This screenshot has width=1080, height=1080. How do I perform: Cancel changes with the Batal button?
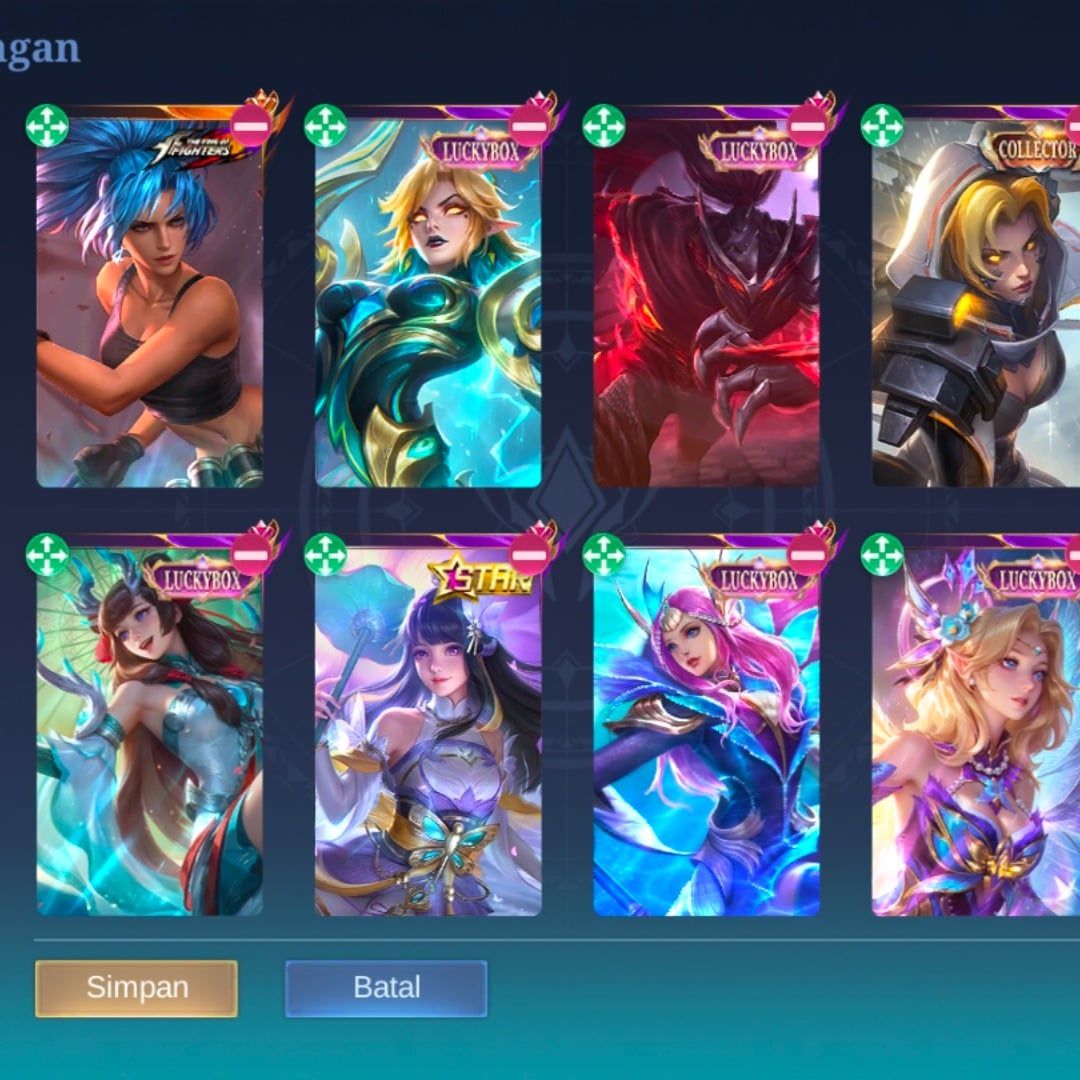[x=386, y=988]
